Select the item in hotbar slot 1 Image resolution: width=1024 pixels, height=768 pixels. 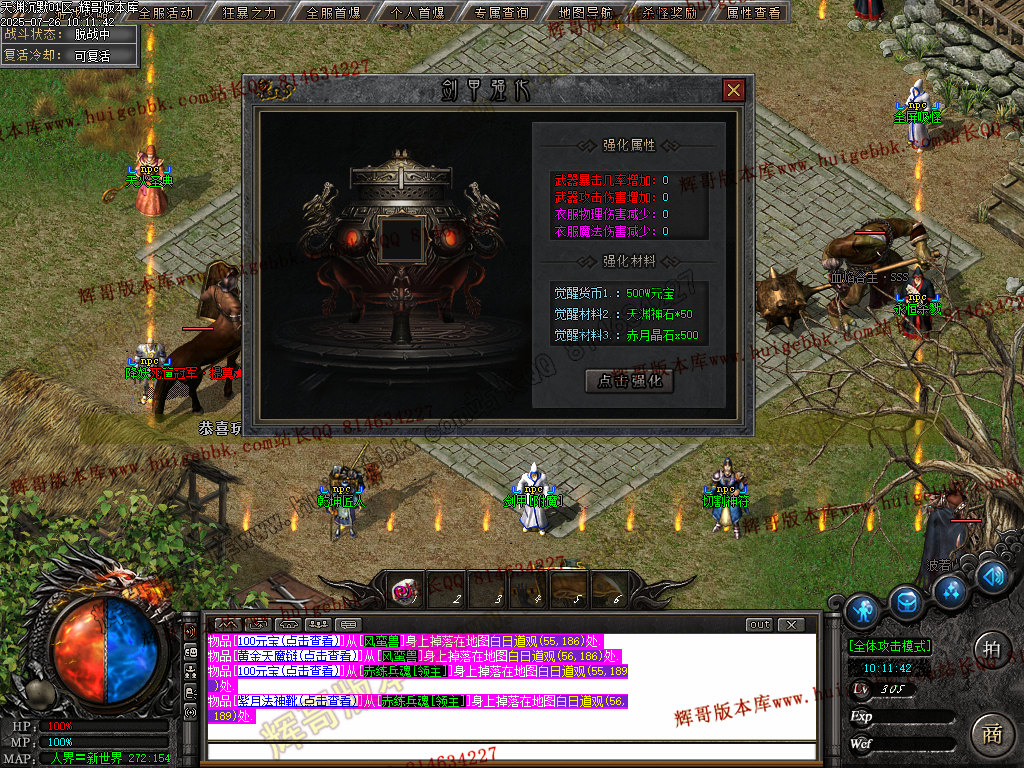[x=404, y=591]
